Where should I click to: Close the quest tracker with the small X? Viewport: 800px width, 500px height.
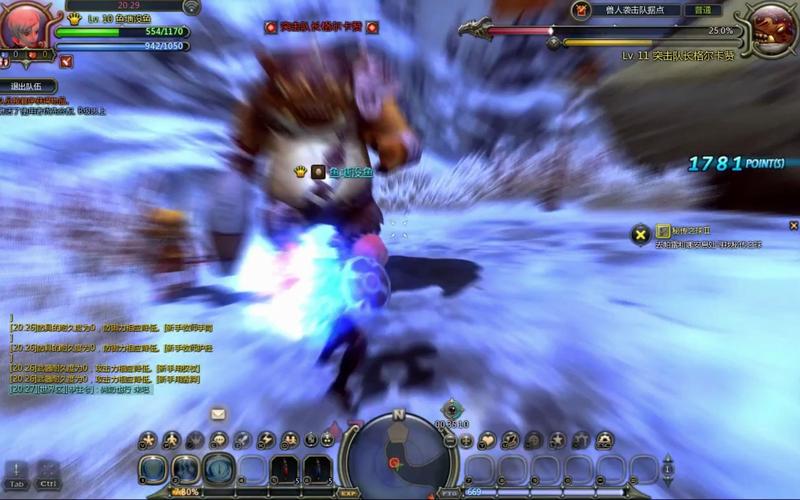point(793,226)
